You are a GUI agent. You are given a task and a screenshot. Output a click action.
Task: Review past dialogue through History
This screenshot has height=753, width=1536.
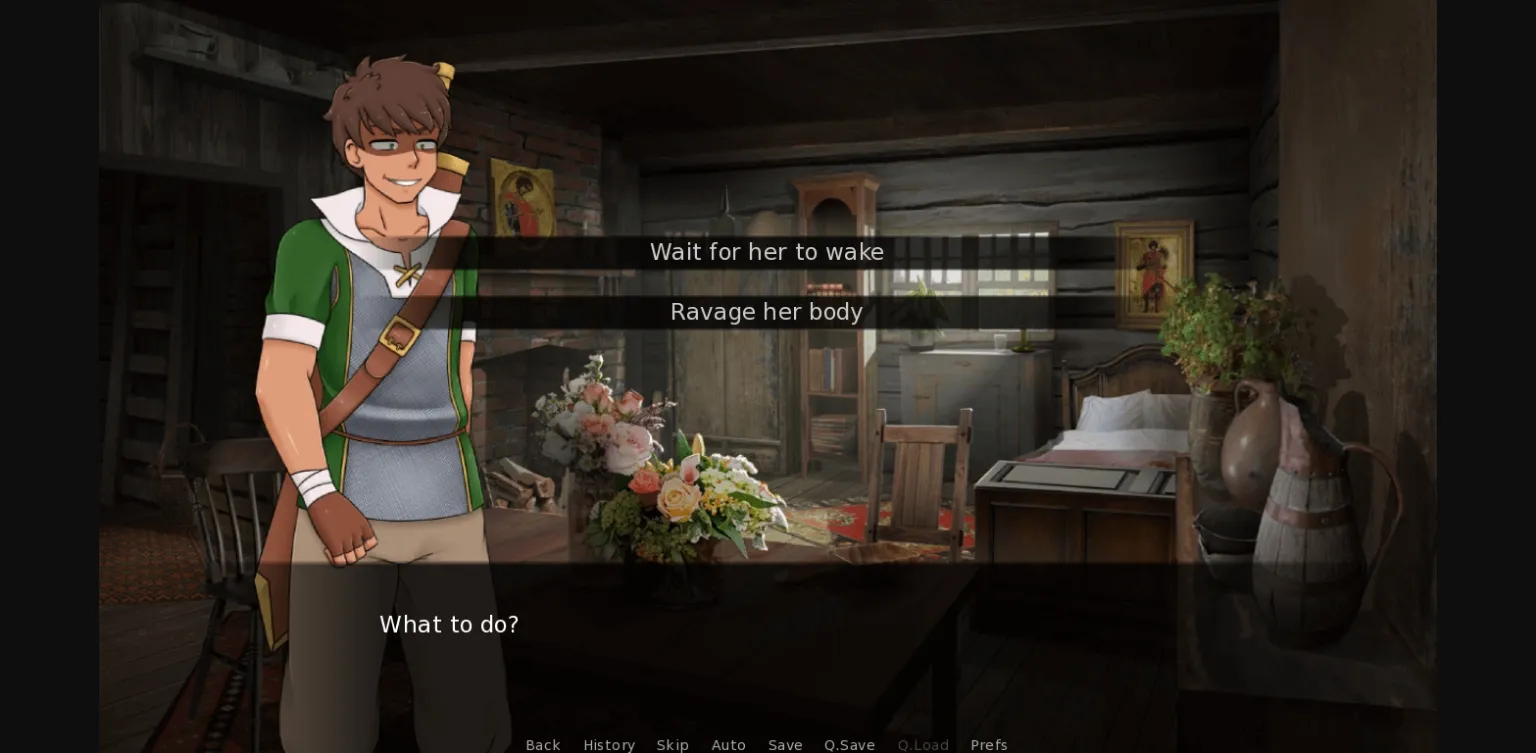point(609,745)
